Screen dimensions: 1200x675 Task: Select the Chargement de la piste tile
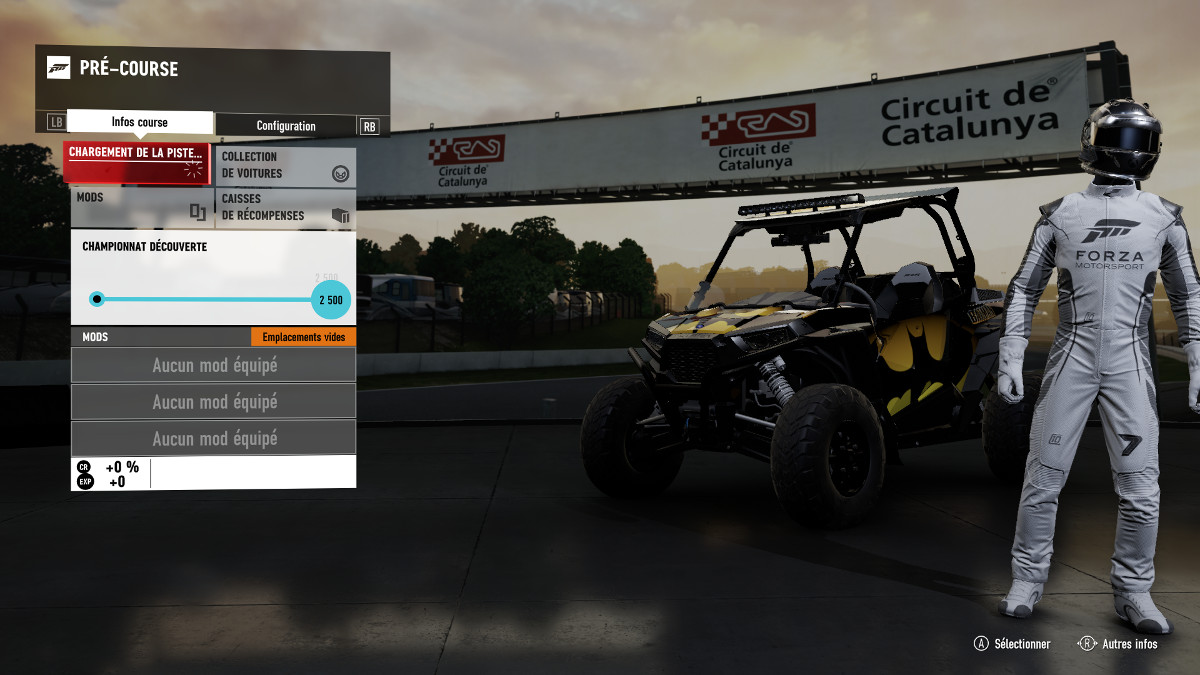click(137, 163)
